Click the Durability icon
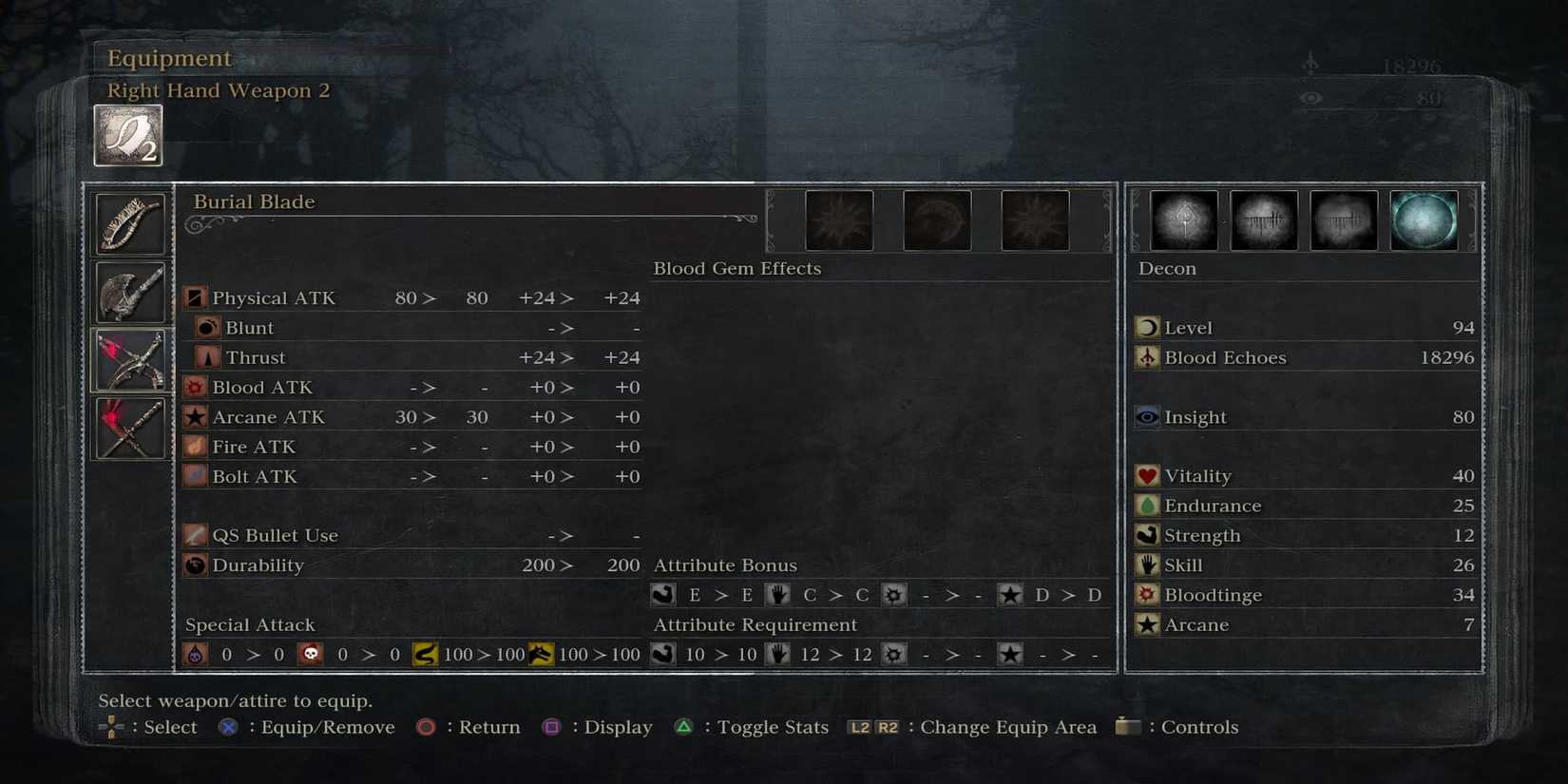 [195, 565]
